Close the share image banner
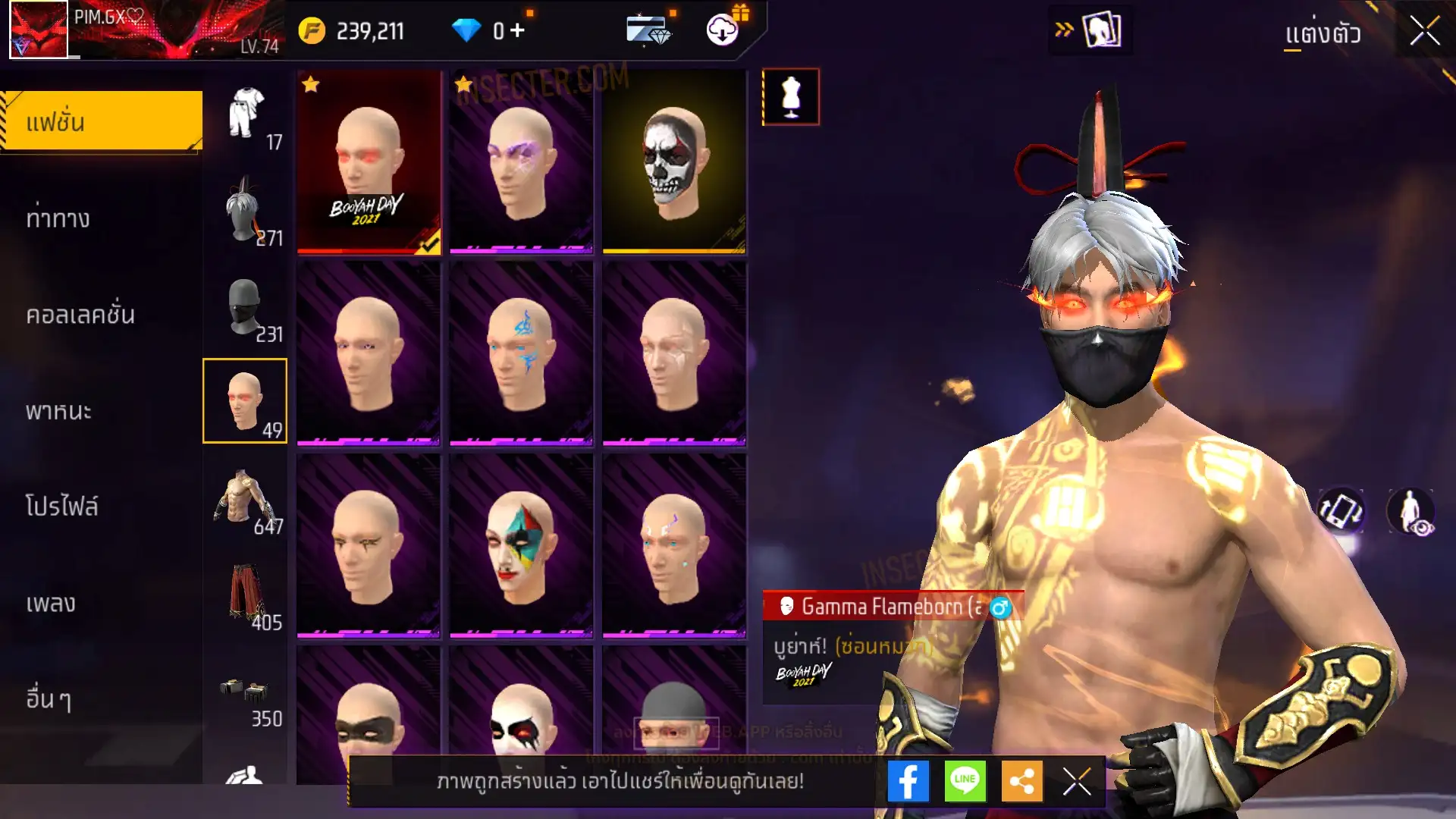This screenshot has height=819, width=1456. coord(1077,781)
